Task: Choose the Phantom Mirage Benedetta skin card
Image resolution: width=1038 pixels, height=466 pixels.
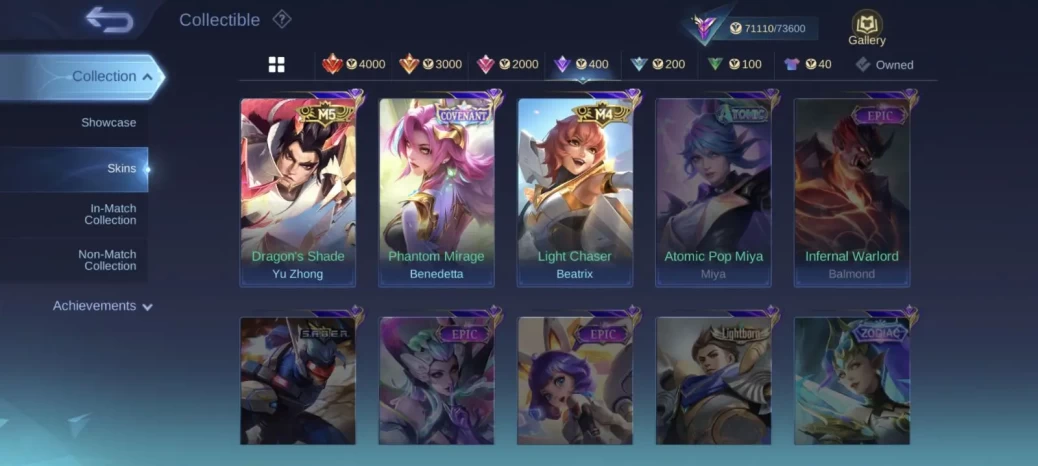Action: [x=436, y=190]
